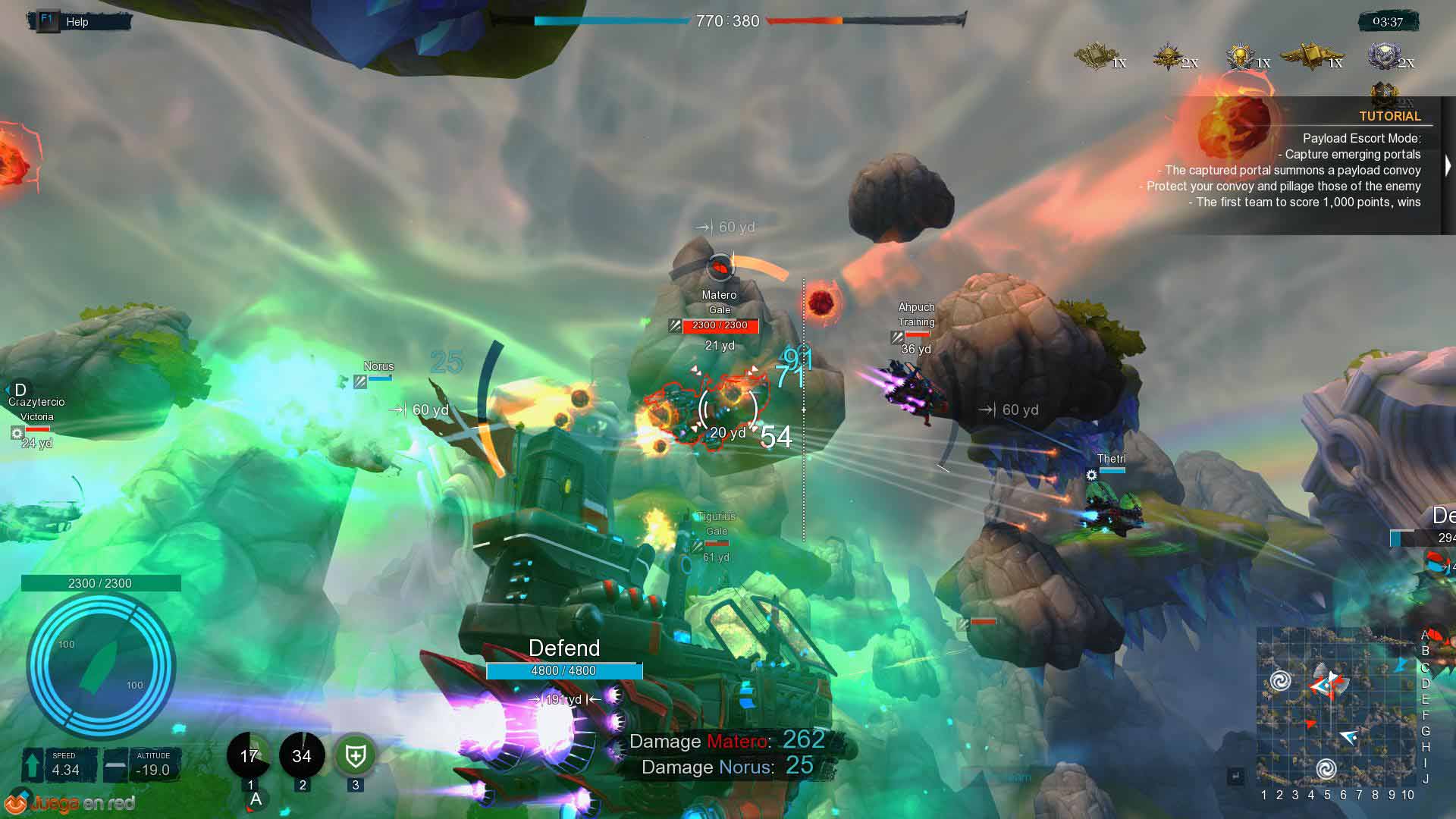Click the altitude level indicator icon

115,764
